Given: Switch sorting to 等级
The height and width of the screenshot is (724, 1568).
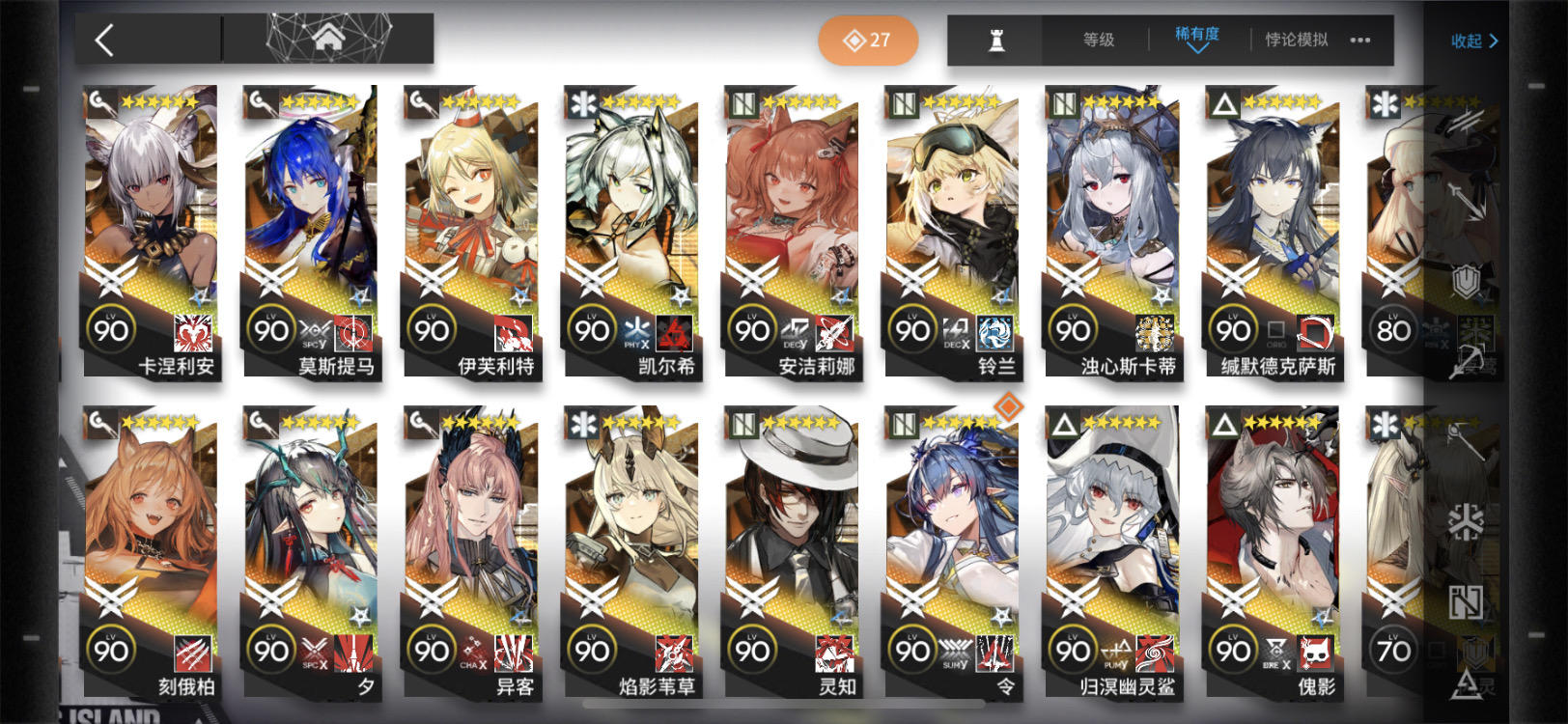Looking at the screenshot, I should (x=1101, y=40).
